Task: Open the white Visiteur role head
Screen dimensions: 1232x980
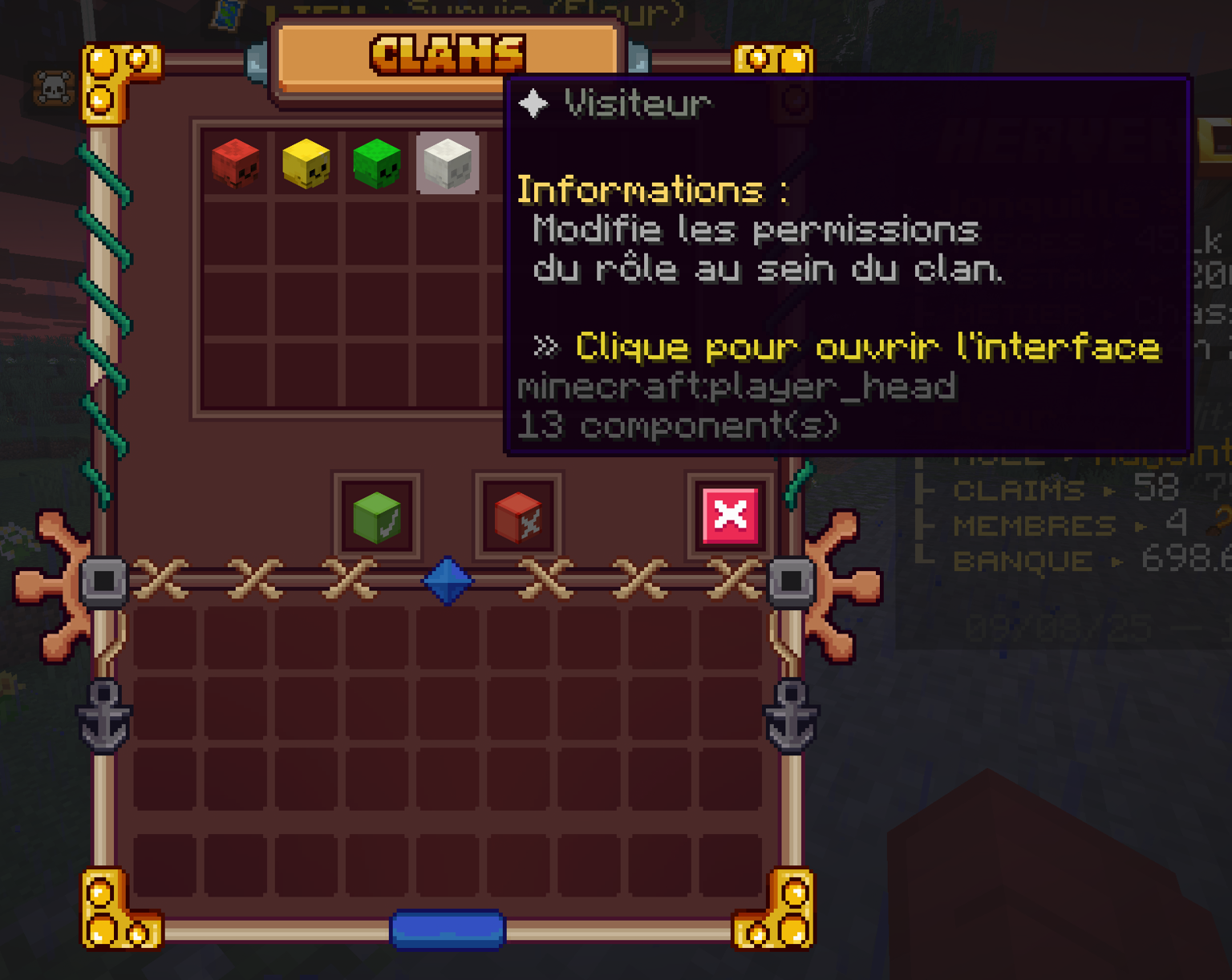Action: point(448,163)
